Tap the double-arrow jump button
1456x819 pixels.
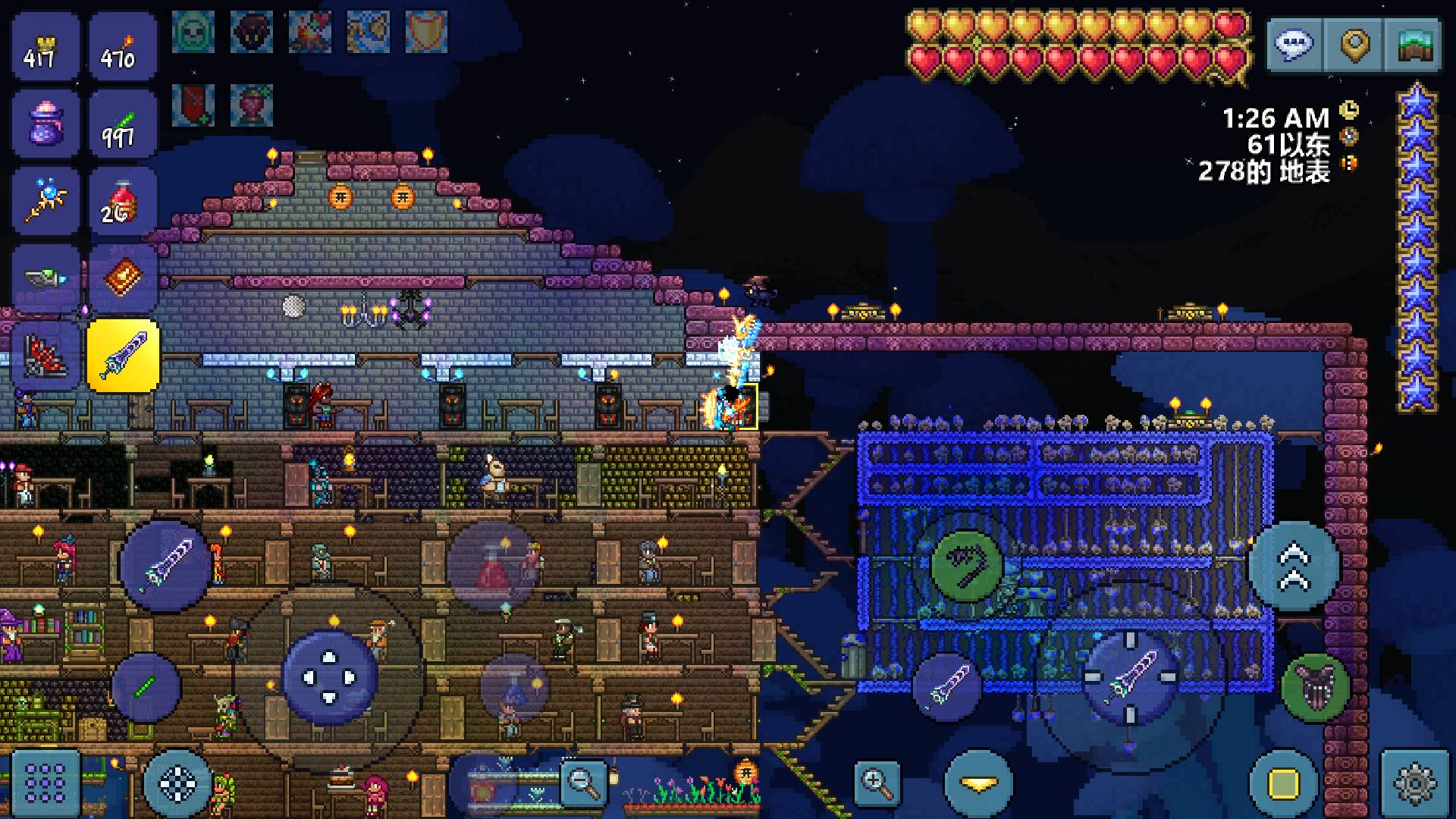(1294, 566)
